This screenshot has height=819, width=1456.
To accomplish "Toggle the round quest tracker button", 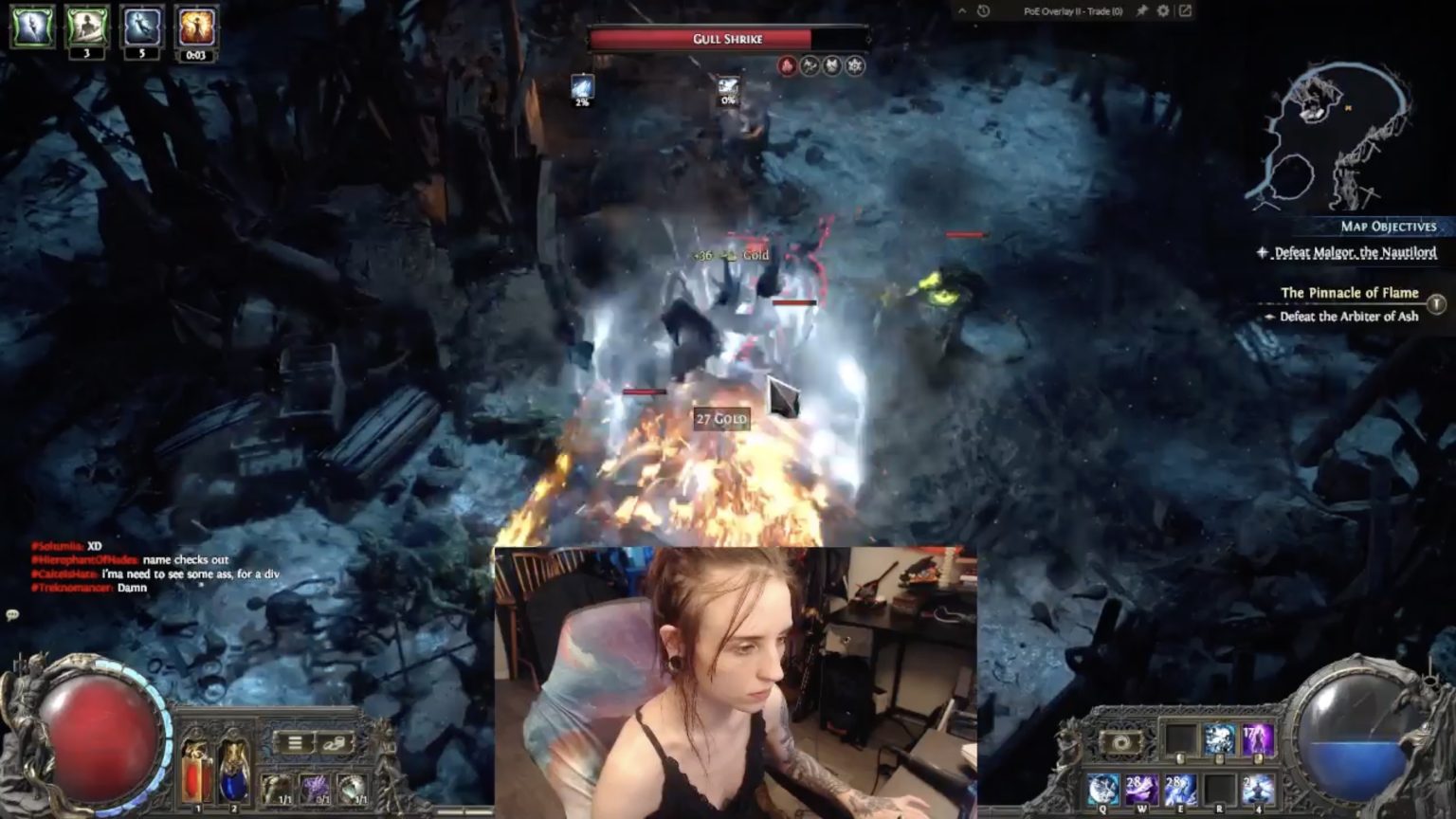I will 1437,304.
